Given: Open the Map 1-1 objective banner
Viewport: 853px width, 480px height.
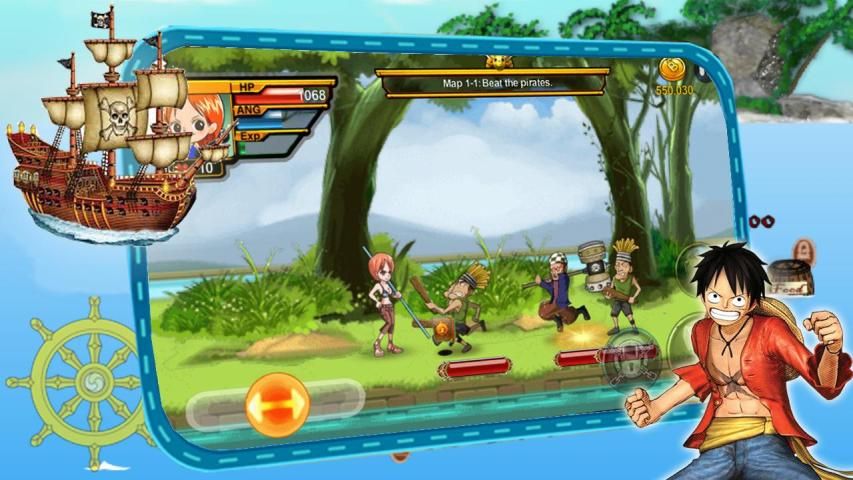Looking at the screenshot, I should 491,84.
